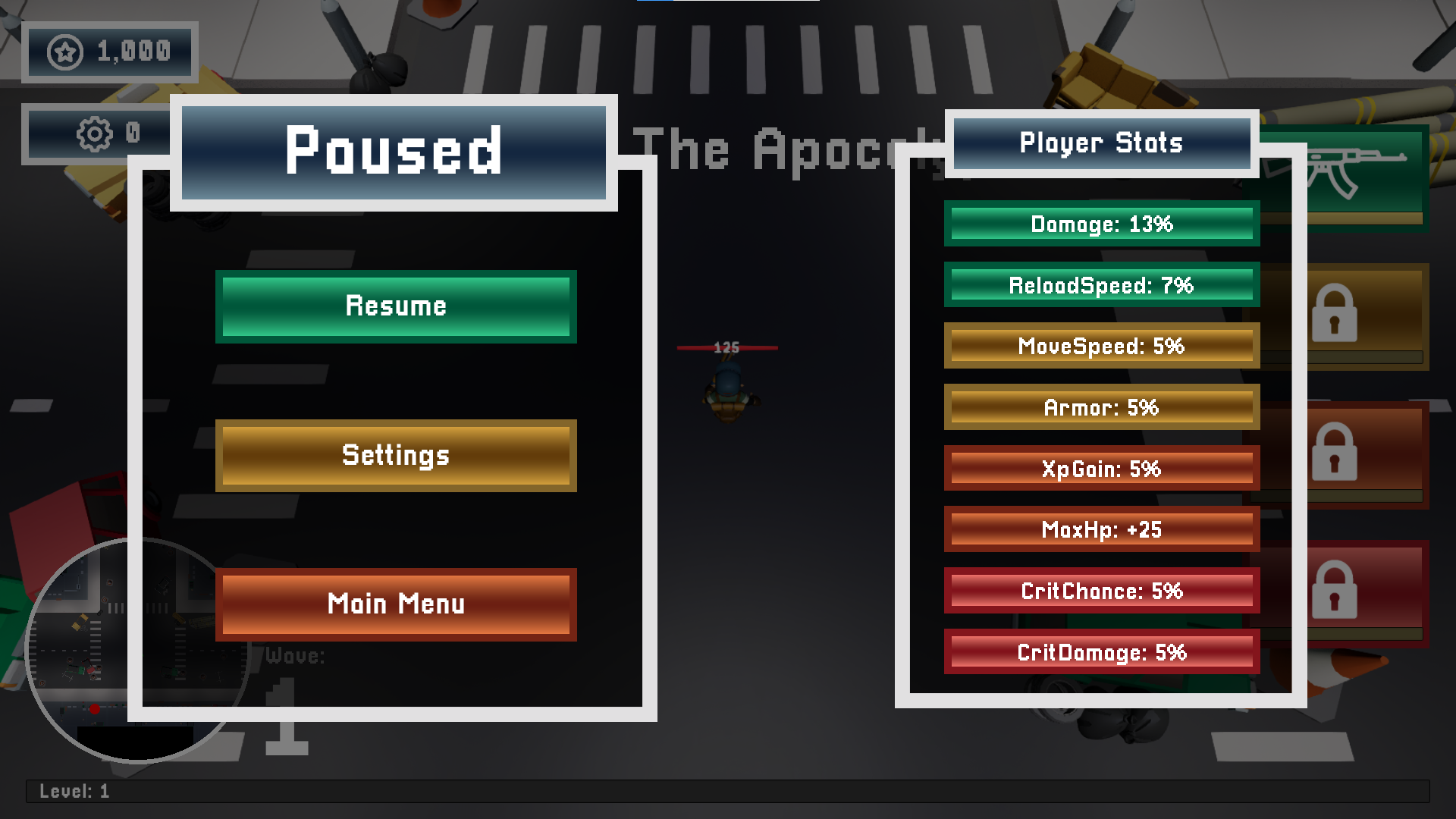Image resolution: width=1456 pixels, height=819 pixels.
Task: Return to the Main Menu
Action: 396,604
